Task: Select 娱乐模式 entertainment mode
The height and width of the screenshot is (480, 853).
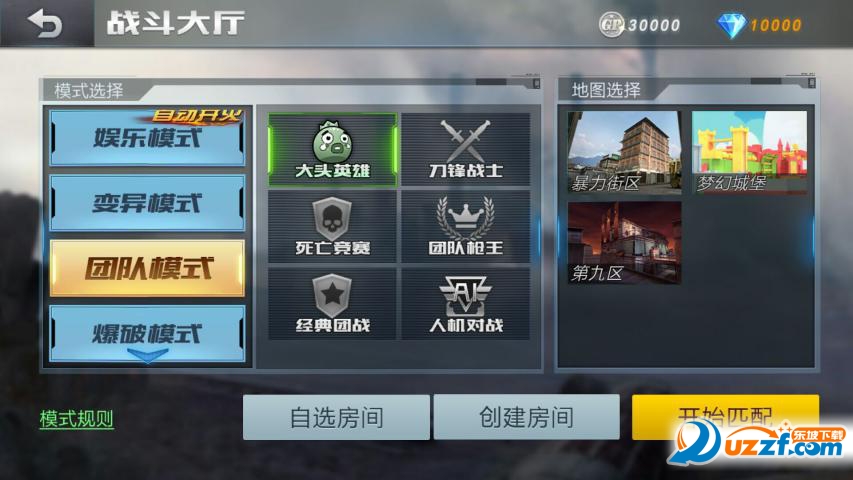Action: (x=147, y=138)
